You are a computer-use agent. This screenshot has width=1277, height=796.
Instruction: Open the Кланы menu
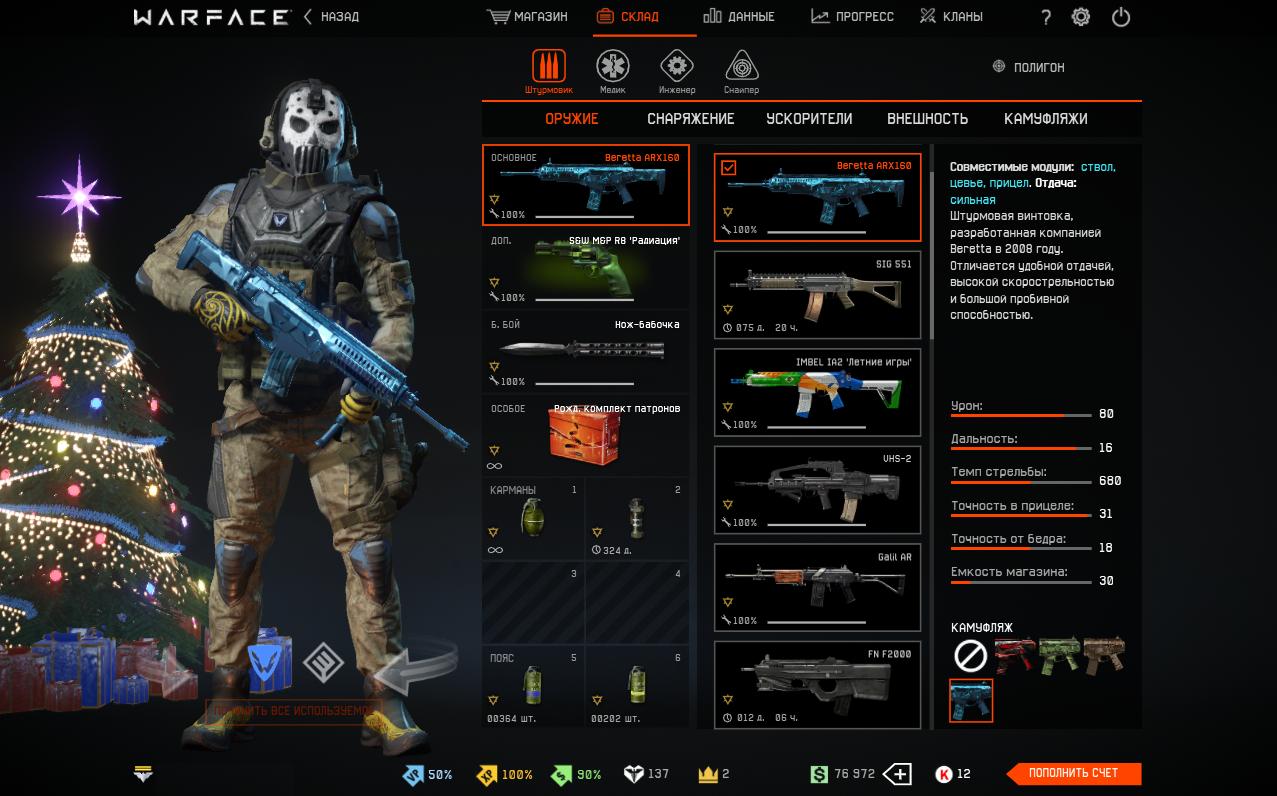tap(951, 17)
